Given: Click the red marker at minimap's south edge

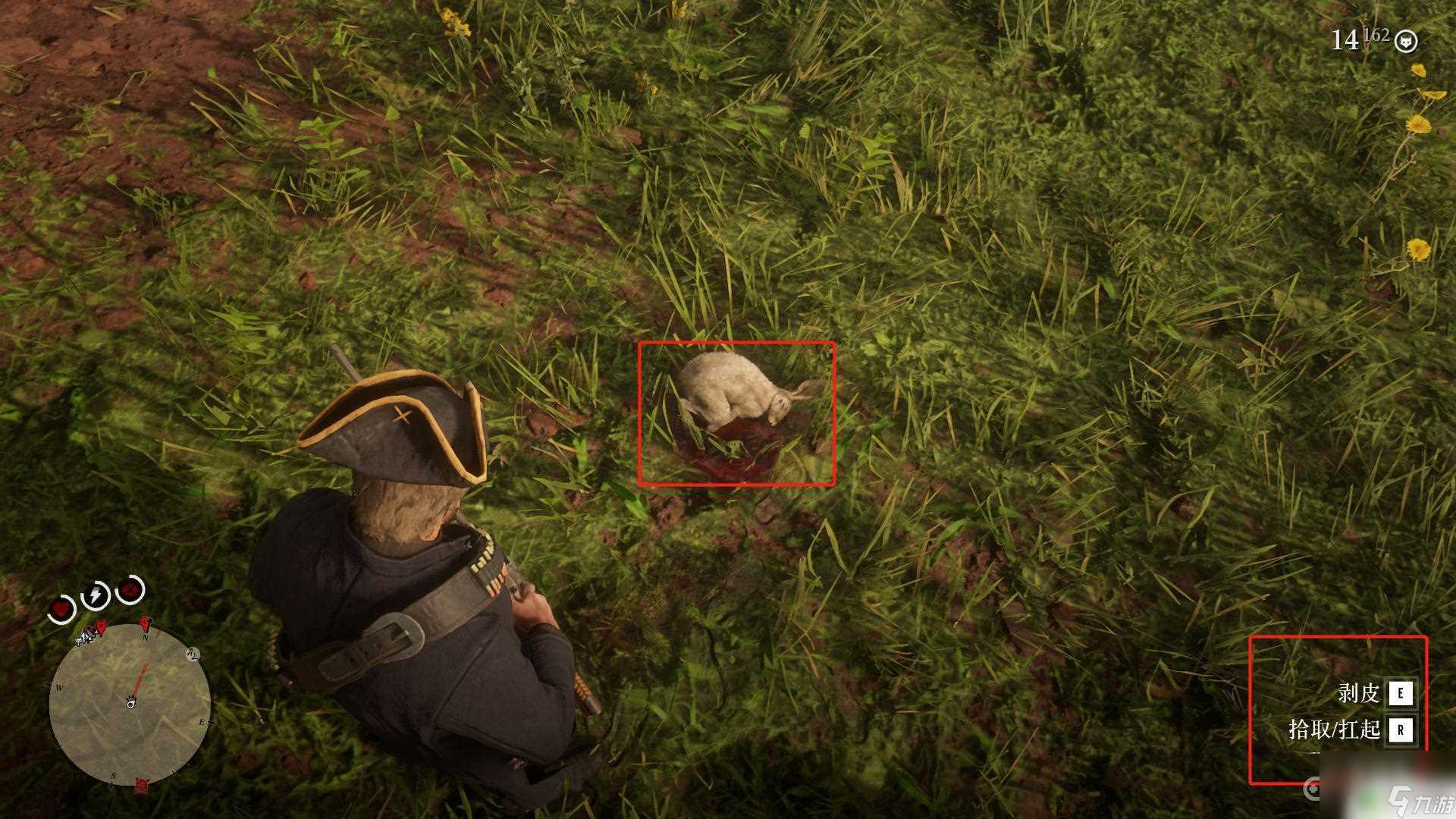Looking at the screenshot, I should coord(141,784).
